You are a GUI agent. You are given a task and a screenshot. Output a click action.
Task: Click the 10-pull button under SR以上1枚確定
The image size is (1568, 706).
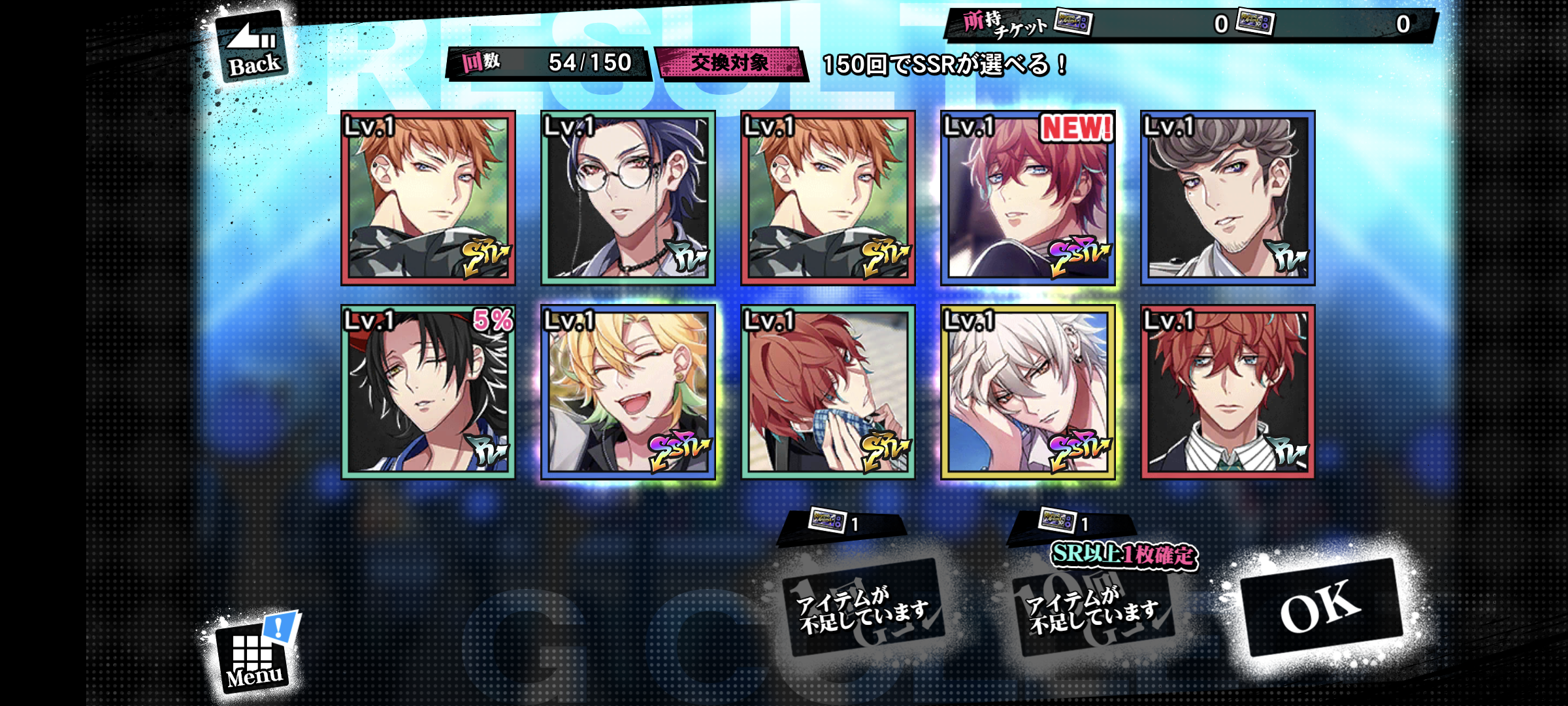(1093, 608)
